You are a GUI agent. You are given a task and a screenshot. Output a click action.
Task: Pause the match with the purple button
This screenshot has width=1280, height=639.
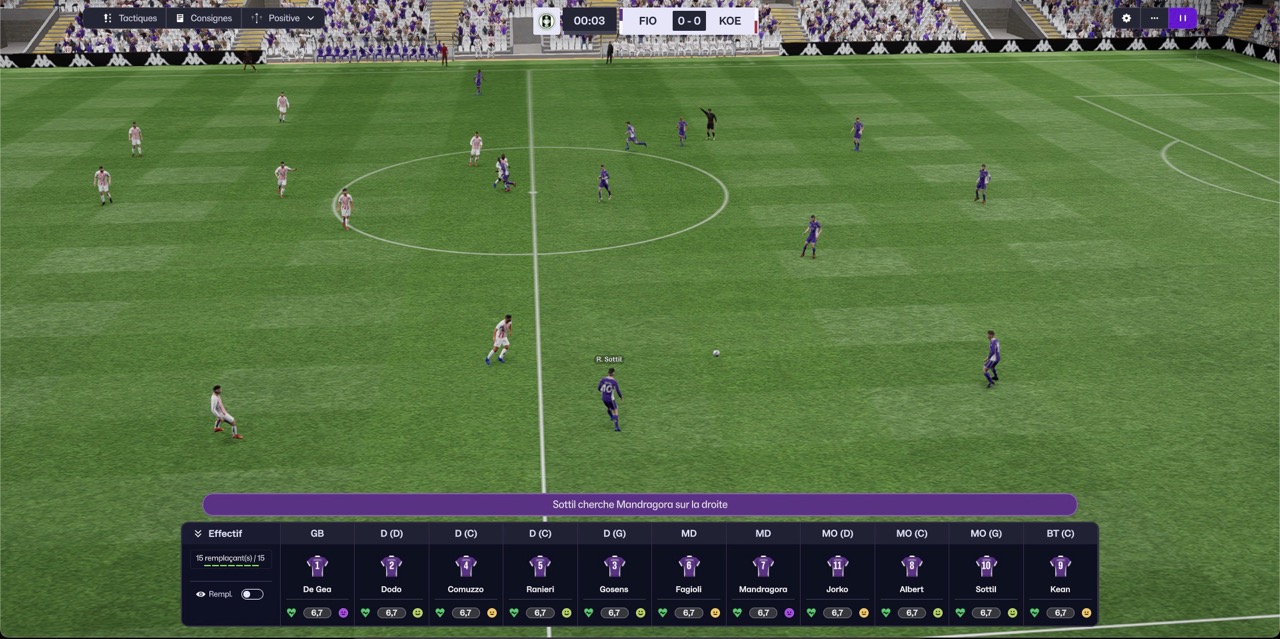[x=1182, y=18]
